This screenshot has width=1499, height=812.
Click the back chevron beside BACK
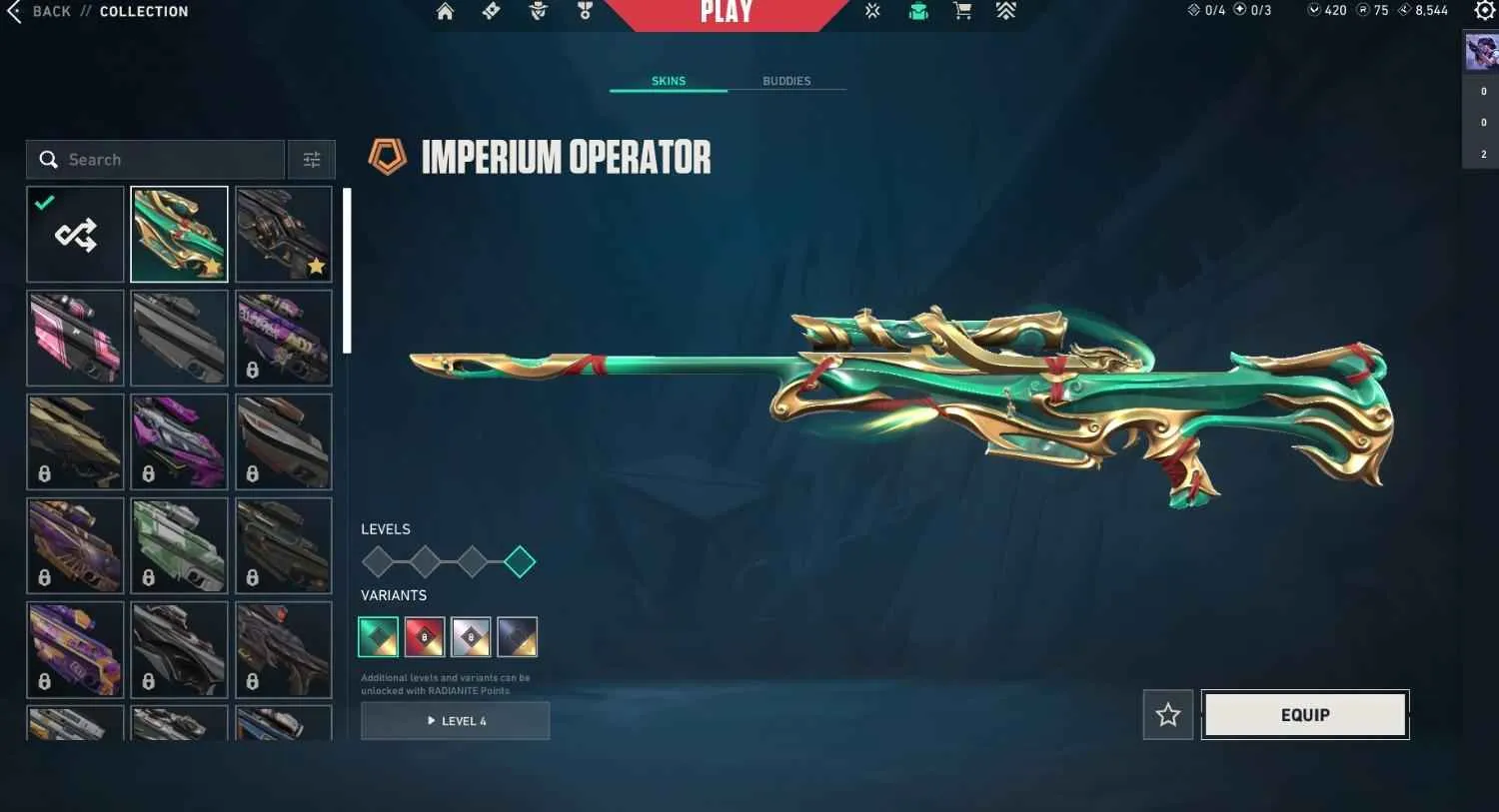pos(12,11)
